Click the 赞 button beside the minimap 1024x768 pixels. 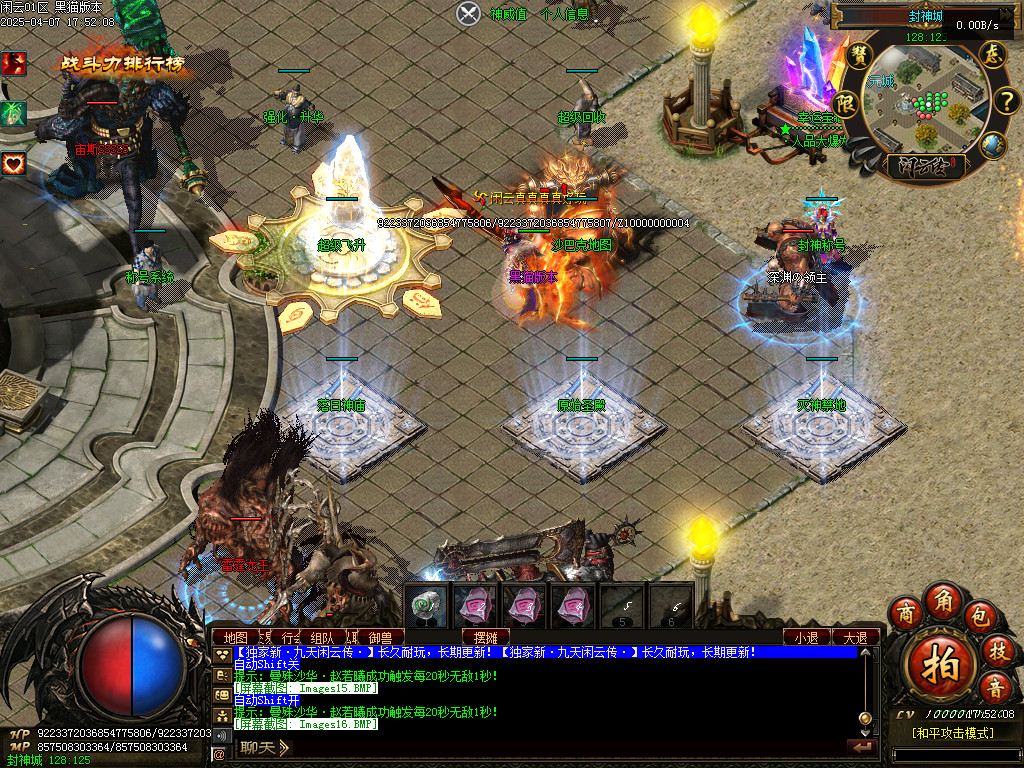859,54
